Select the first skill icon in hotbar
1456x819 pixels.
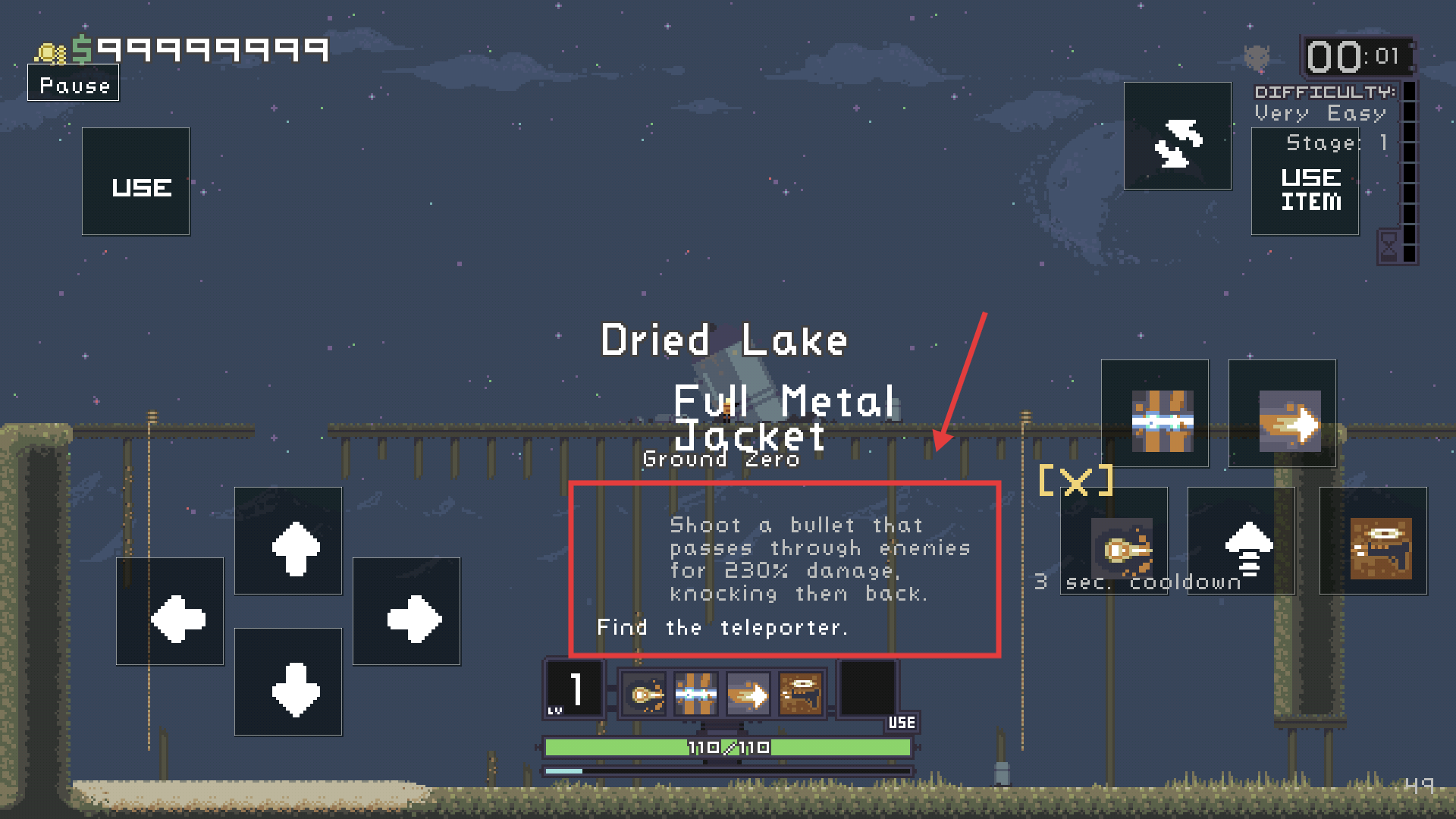coord(644,694)
